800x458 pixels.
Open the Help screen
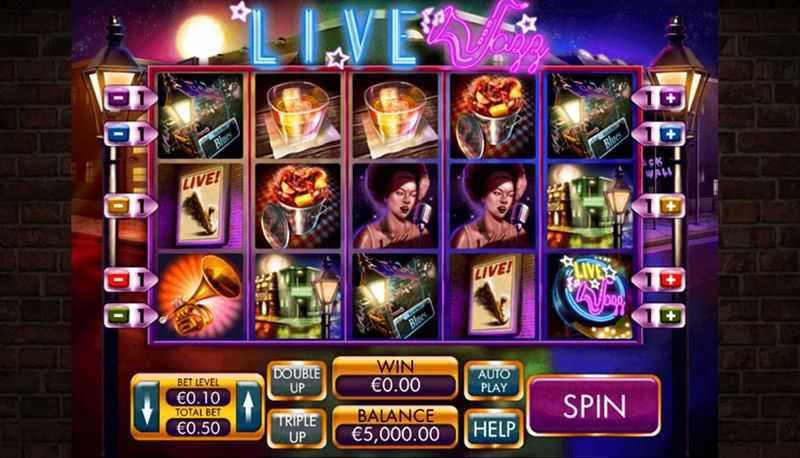coord(493,428)
